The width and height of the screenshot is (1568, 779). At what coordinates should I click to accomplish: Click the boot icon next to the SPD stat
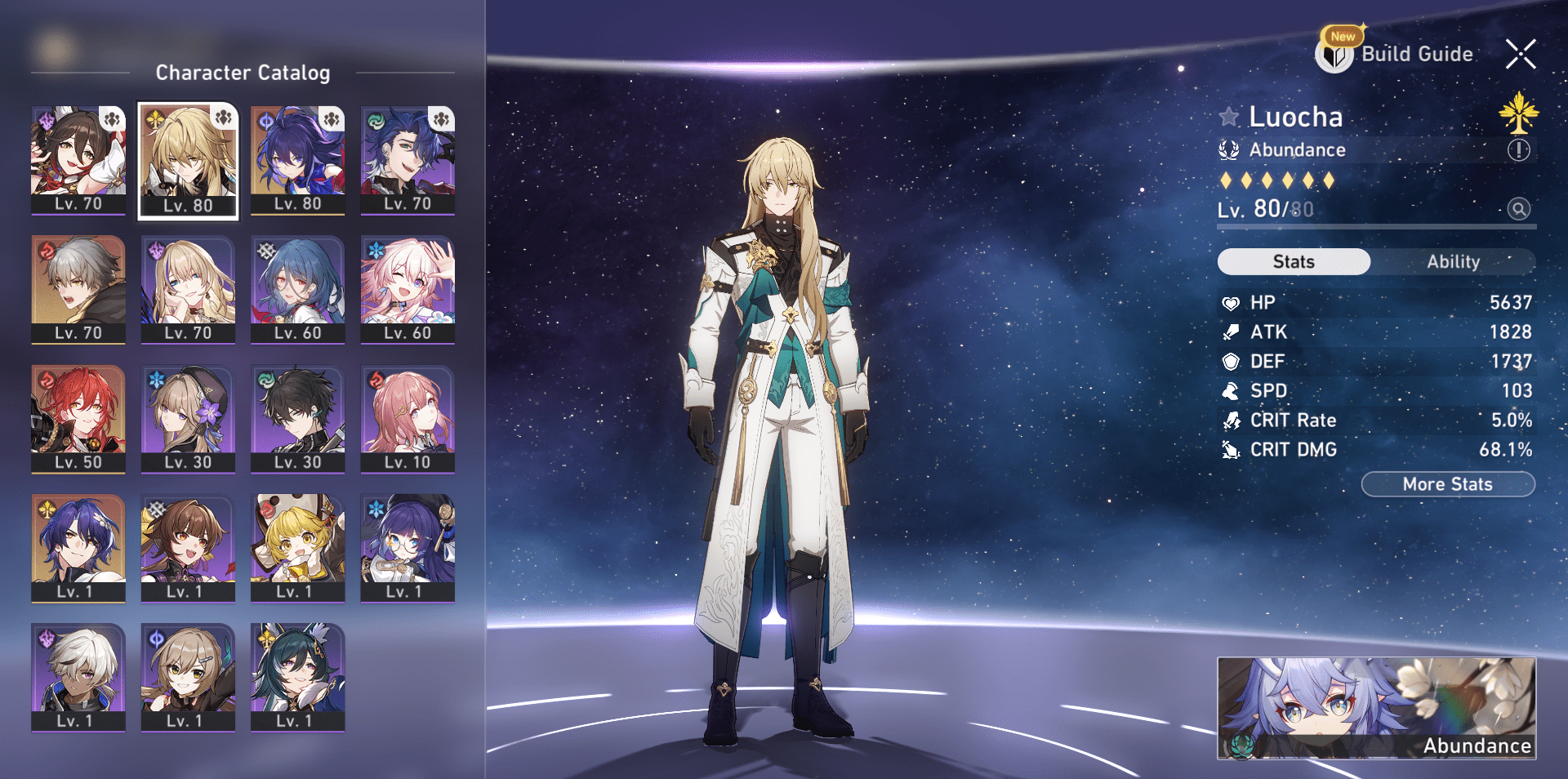[1232, 390]
